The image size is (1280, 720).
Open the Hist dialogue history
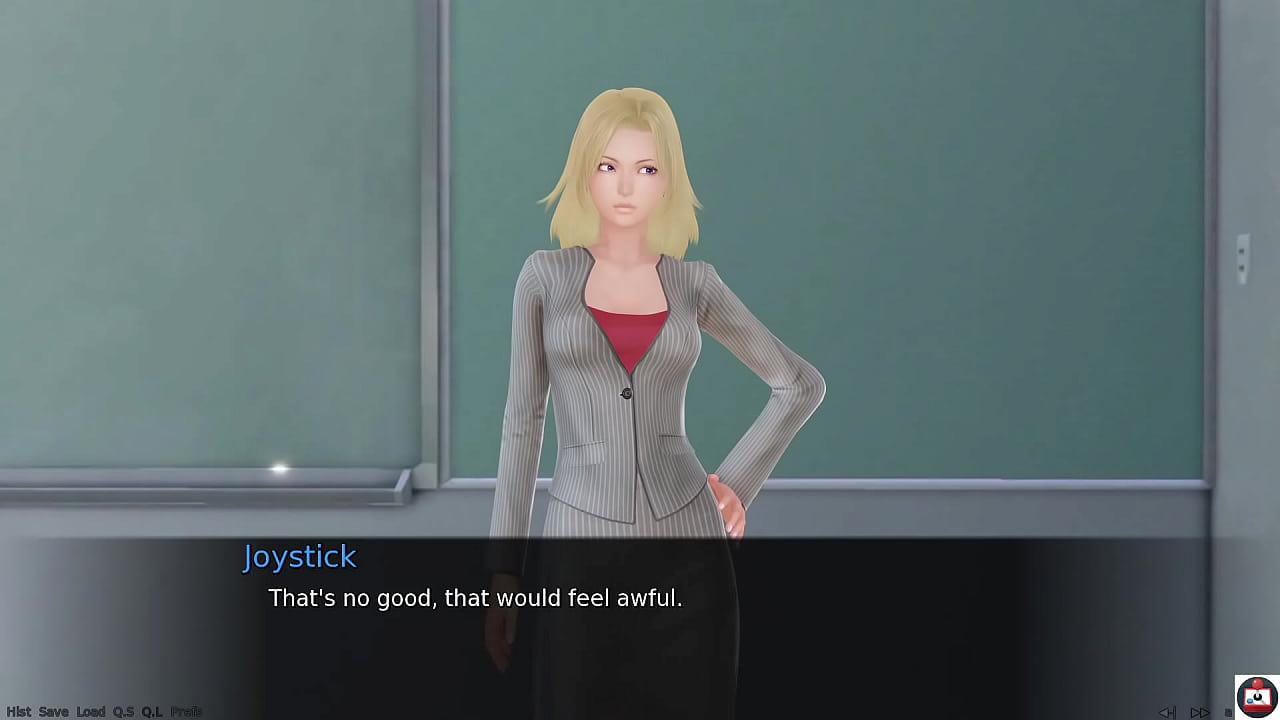pos(18,712)
